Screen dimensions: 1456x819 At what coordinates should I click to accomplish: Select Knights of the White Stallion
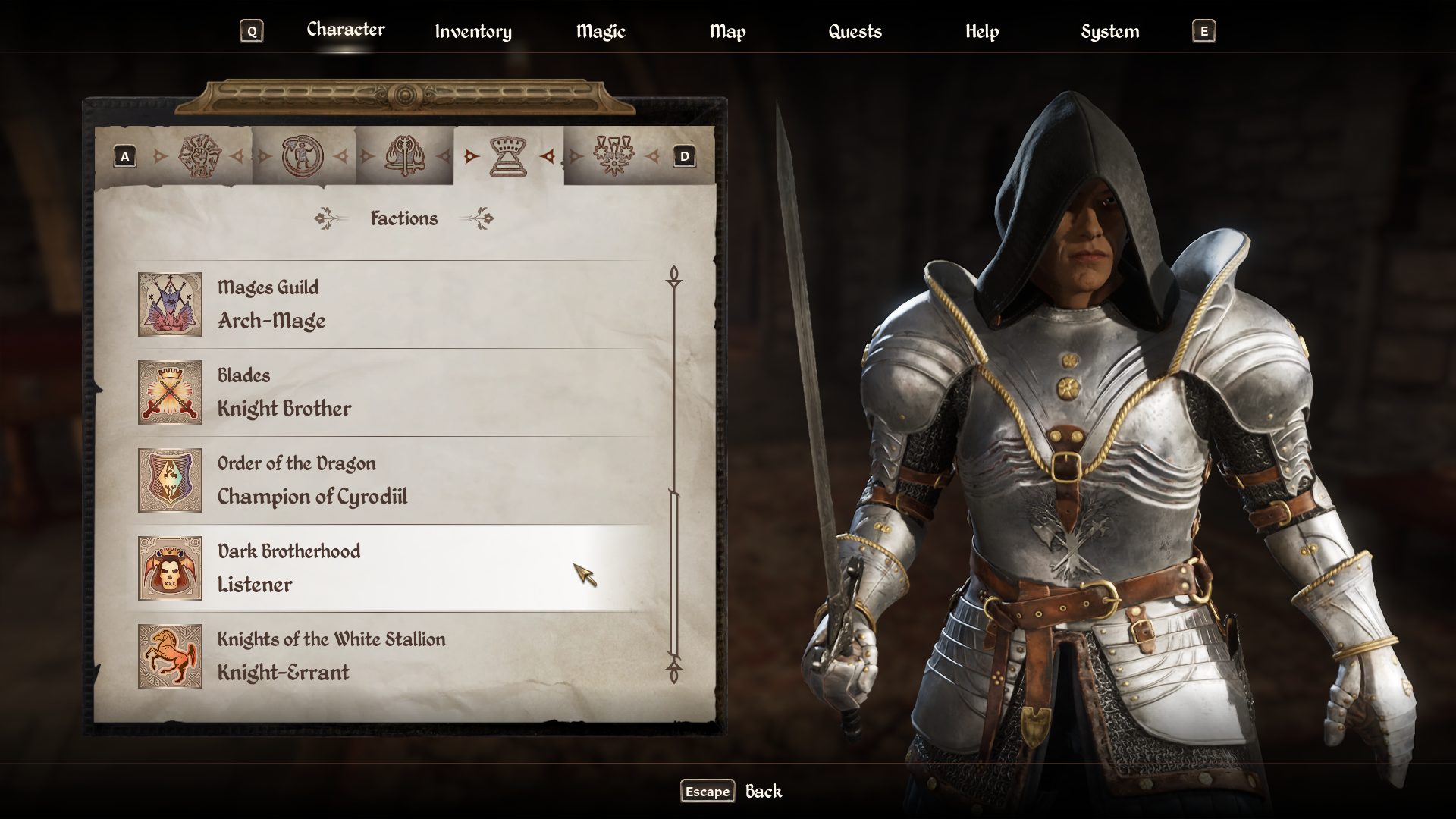pyautogui.click(x=393, y=656)
